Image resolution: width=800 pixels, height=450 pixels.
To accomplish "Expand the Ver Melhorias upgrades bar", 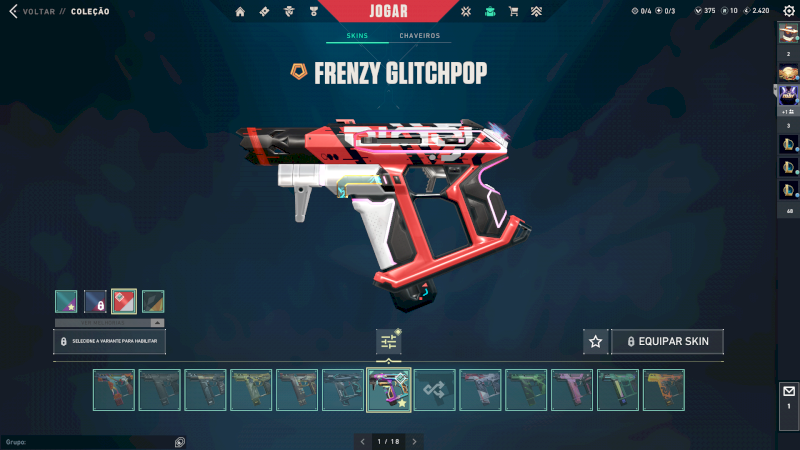I will click(x=109, y=323).
